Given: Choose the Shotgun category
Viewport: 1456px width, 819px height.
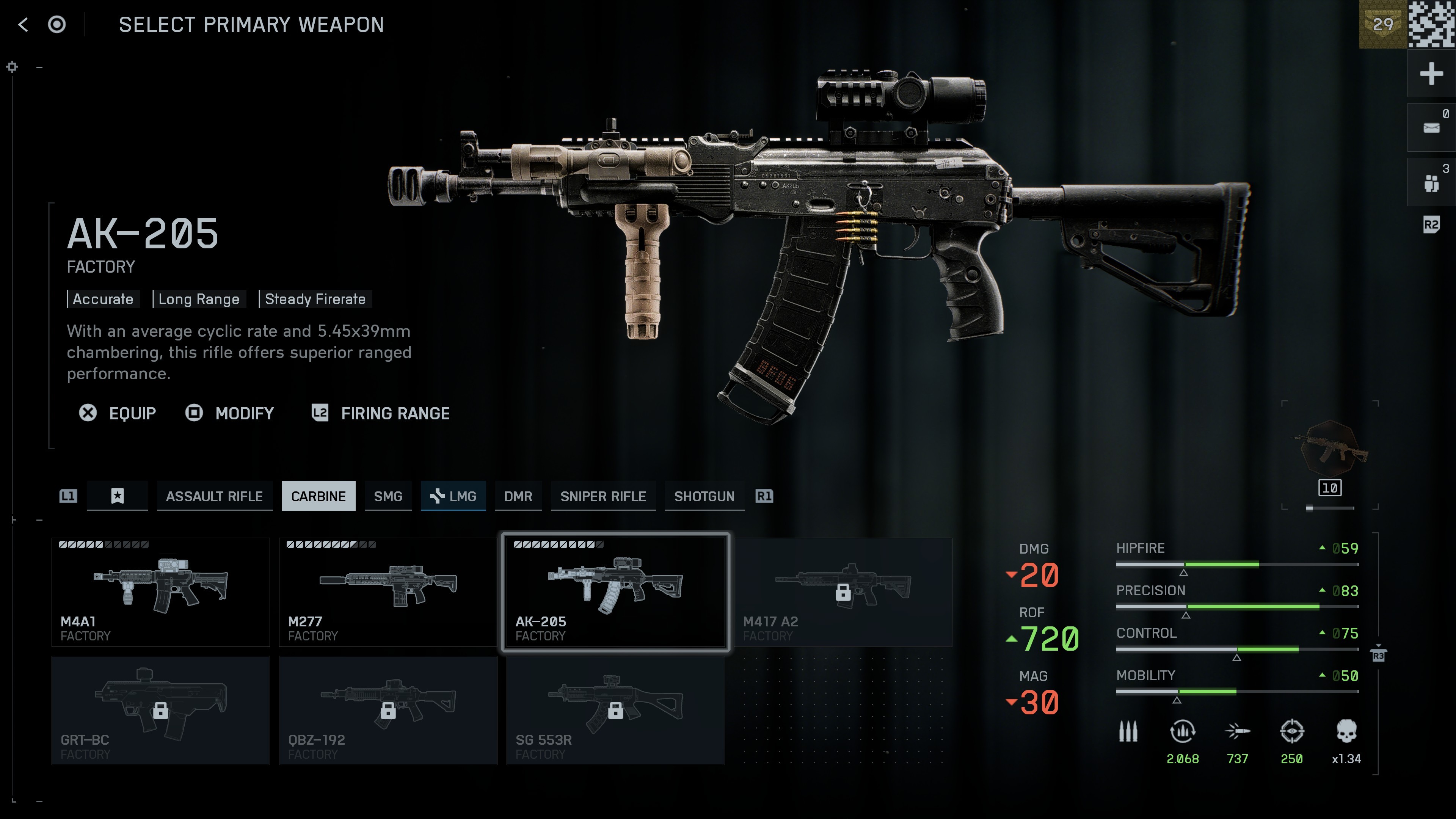Looking at the screenshot, I should point(704,496).
